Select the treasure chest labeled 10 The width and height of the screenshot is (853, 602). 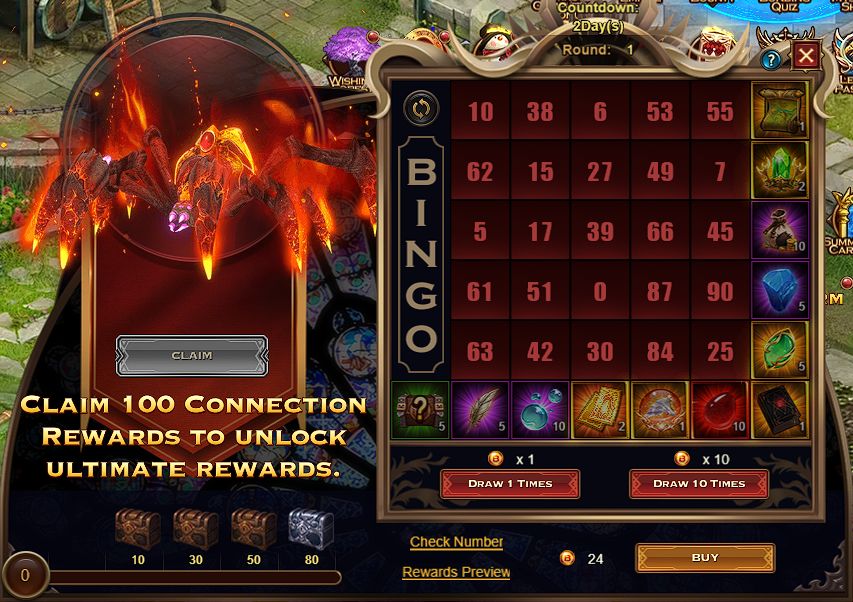pos(138,528)
